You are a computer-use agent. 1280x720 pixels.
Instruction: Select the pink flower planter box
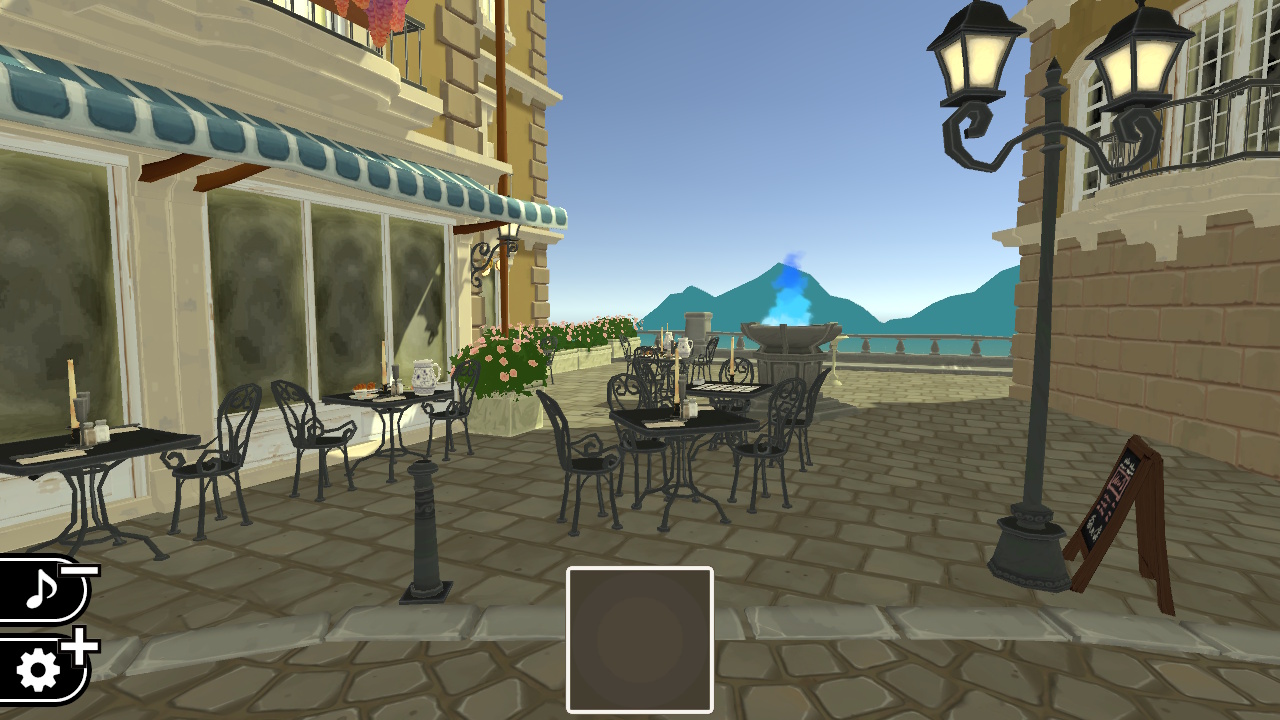tap(505, 375)
